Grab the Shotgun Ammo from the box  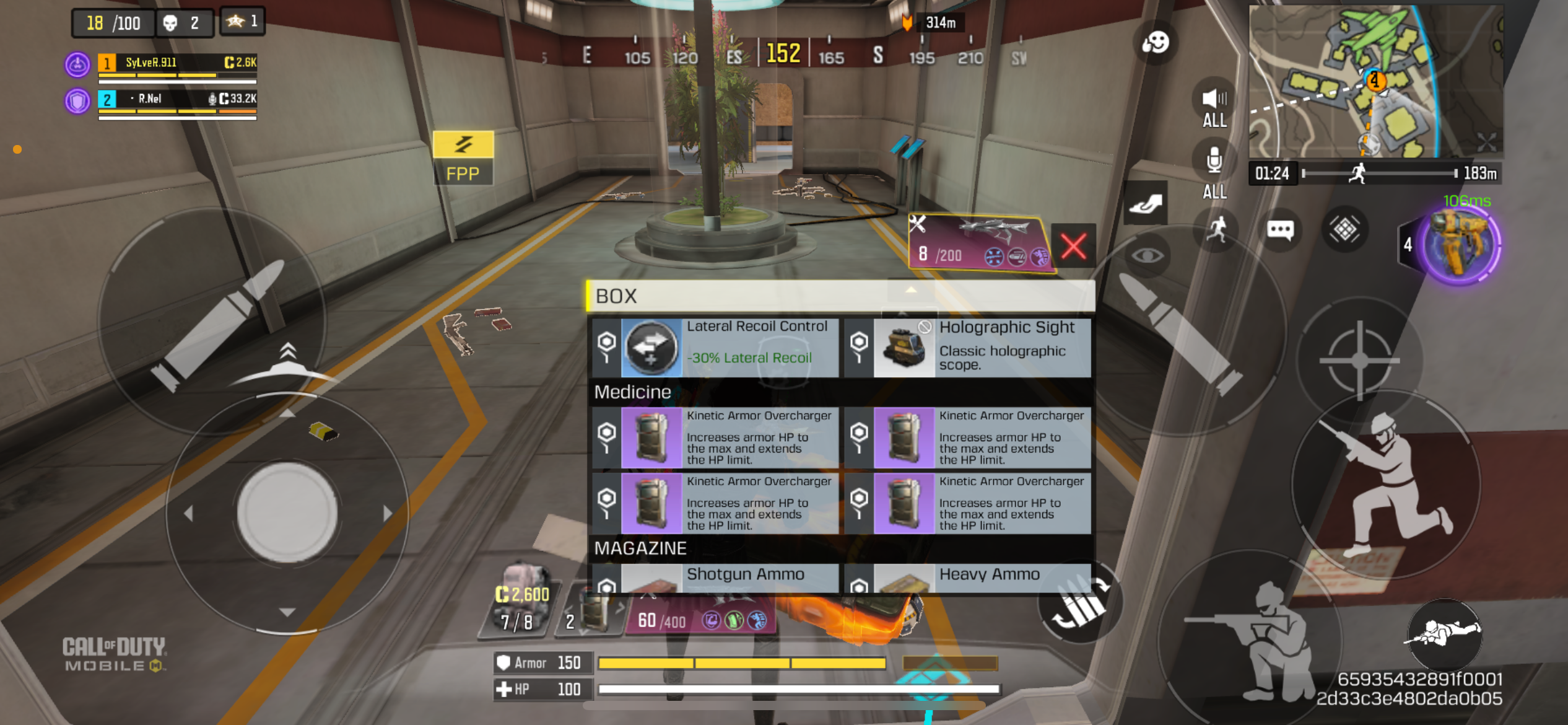click(715, 578)
